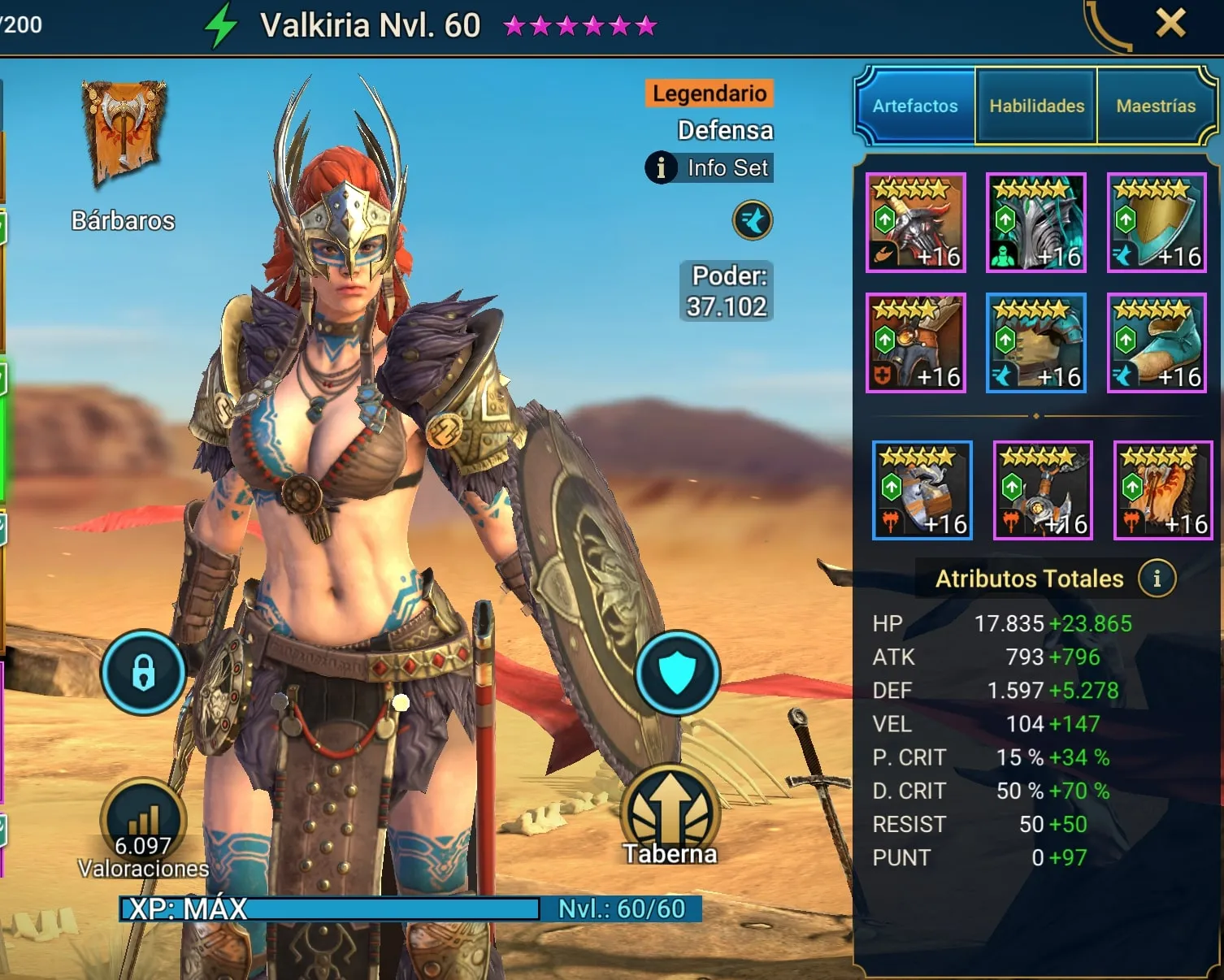Click the blue shield button
1224x980 pixels.
click(x=677, y=673)
